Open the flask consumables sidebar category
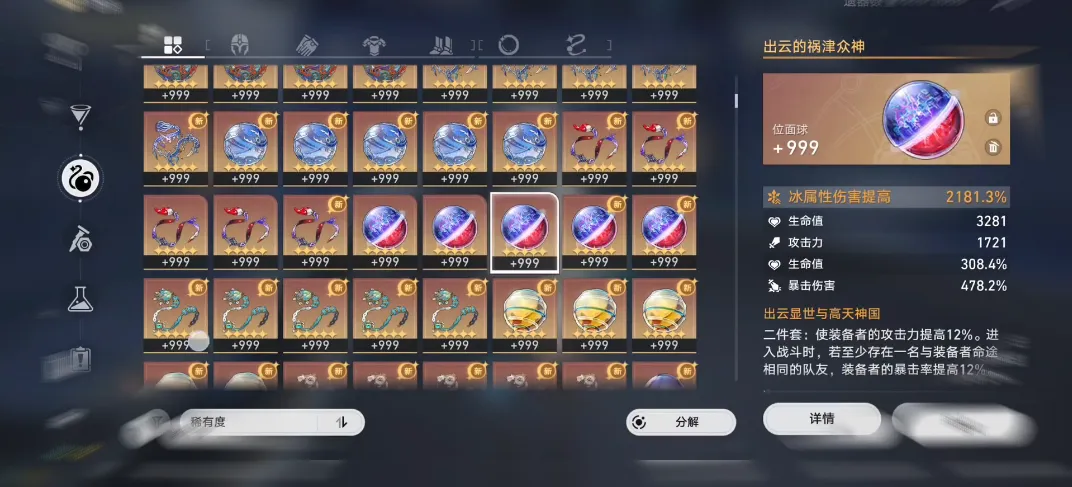The width and height of the screenshot is (1072, 487). [80, 297]
